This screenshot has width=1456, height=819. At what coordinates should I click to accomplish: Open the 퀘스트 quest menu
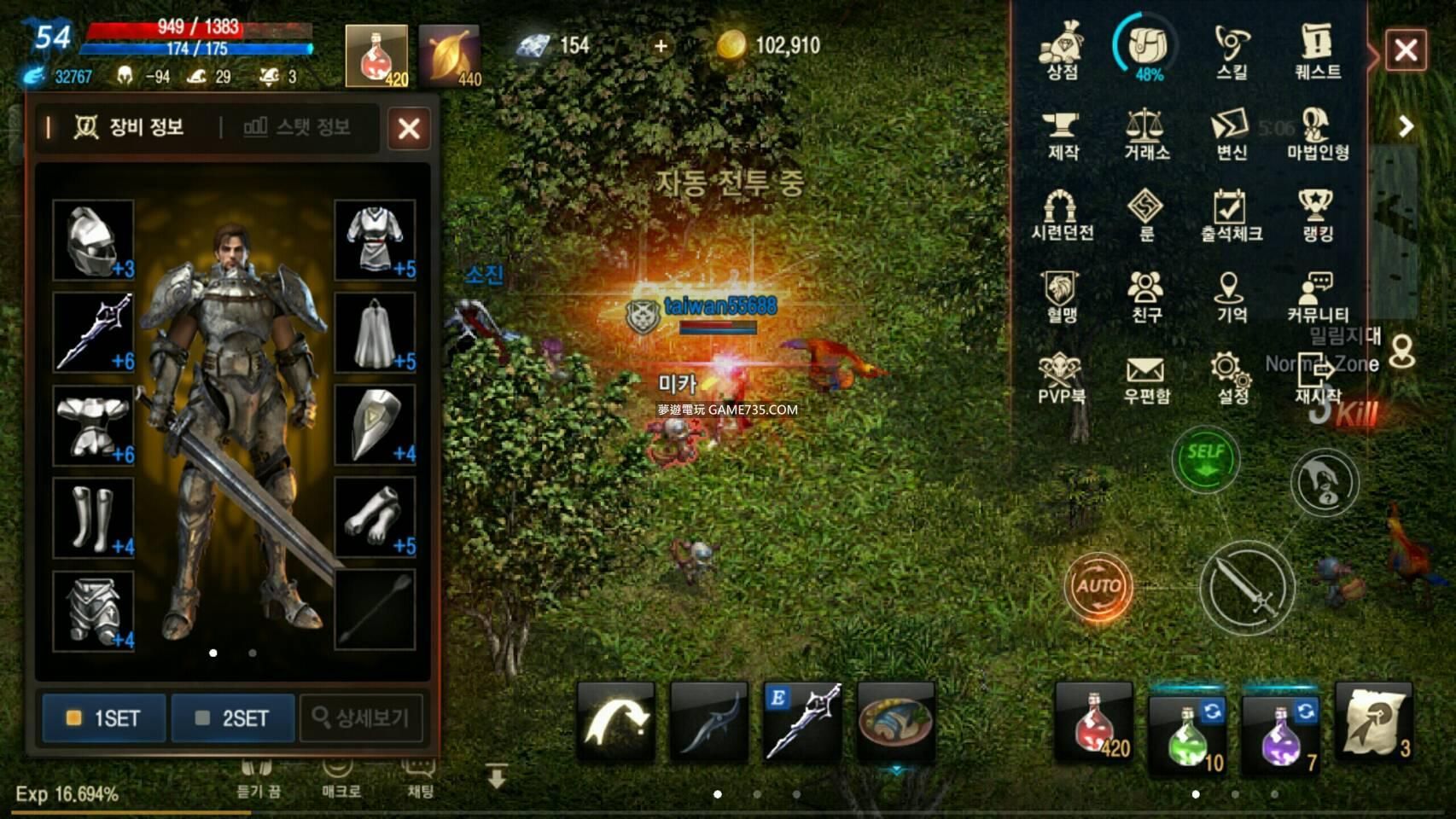coord(1317,51)
